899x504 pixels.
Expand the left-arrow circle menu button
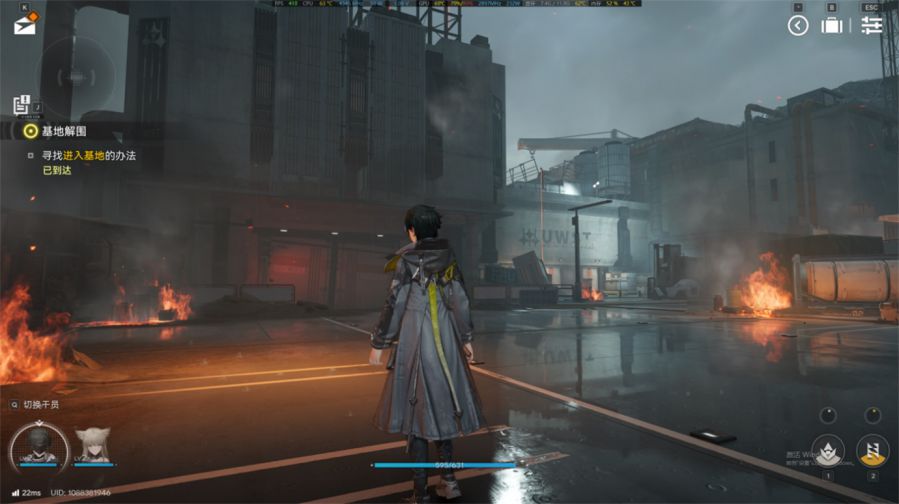[797, 26]
